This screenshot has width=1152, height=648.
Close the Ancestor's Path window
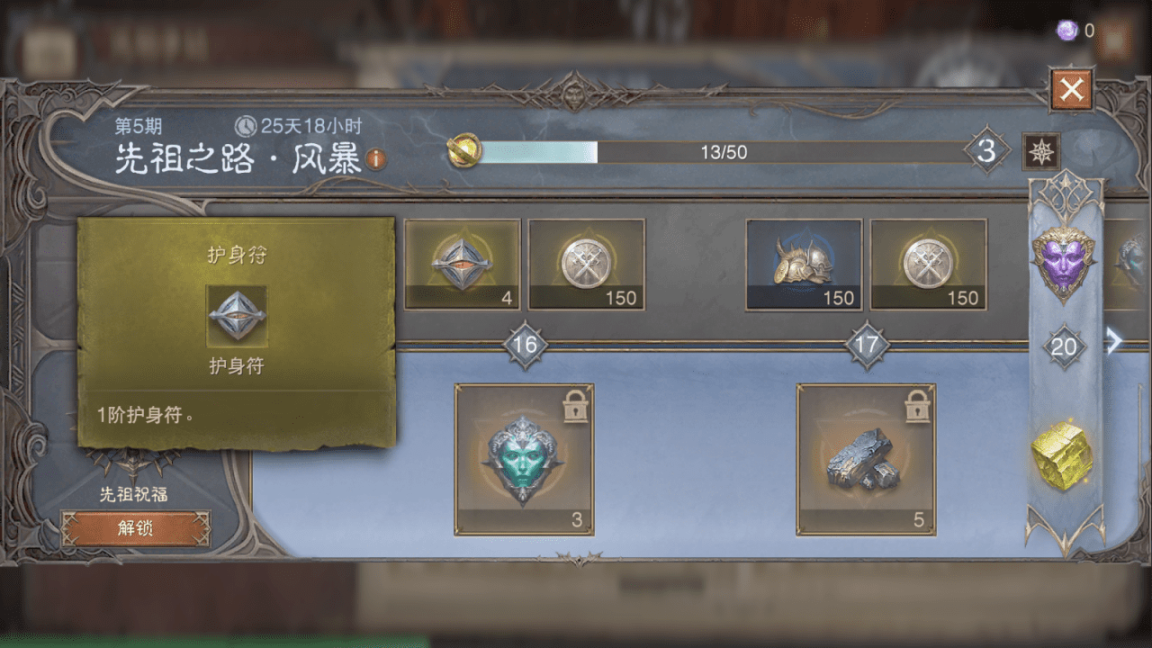point(1071,90)
